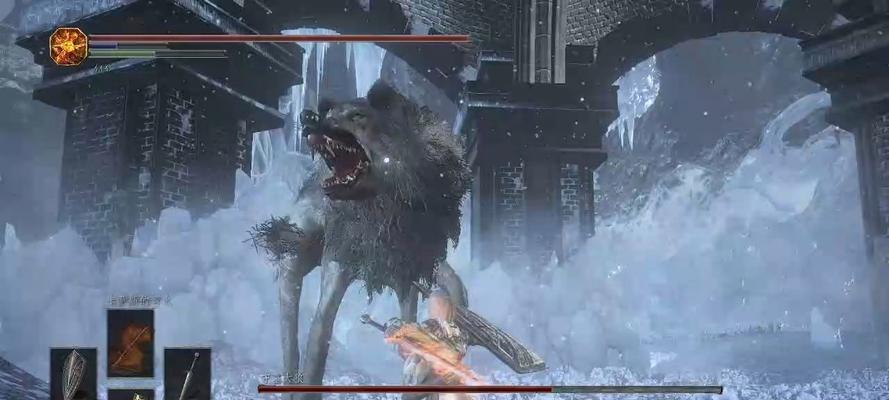Viewport: 889px width, 400px height.
Task: Select the fiery spell slot above the weapons
Action: [x=130, y=342]
